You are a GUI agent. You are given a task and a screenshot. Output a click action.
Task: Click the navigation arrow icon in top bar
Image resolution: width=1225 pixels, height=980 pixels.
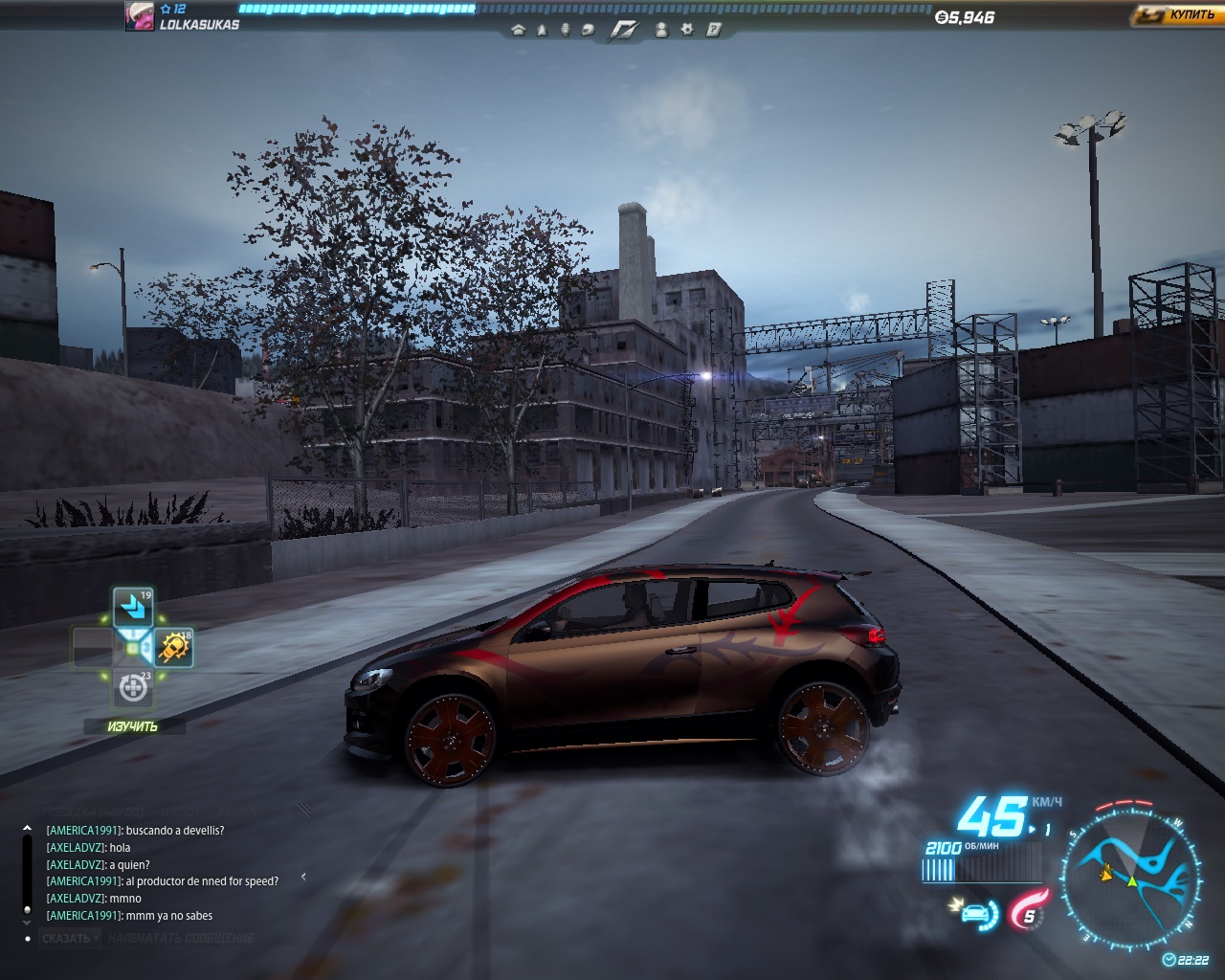coord(542,30)
